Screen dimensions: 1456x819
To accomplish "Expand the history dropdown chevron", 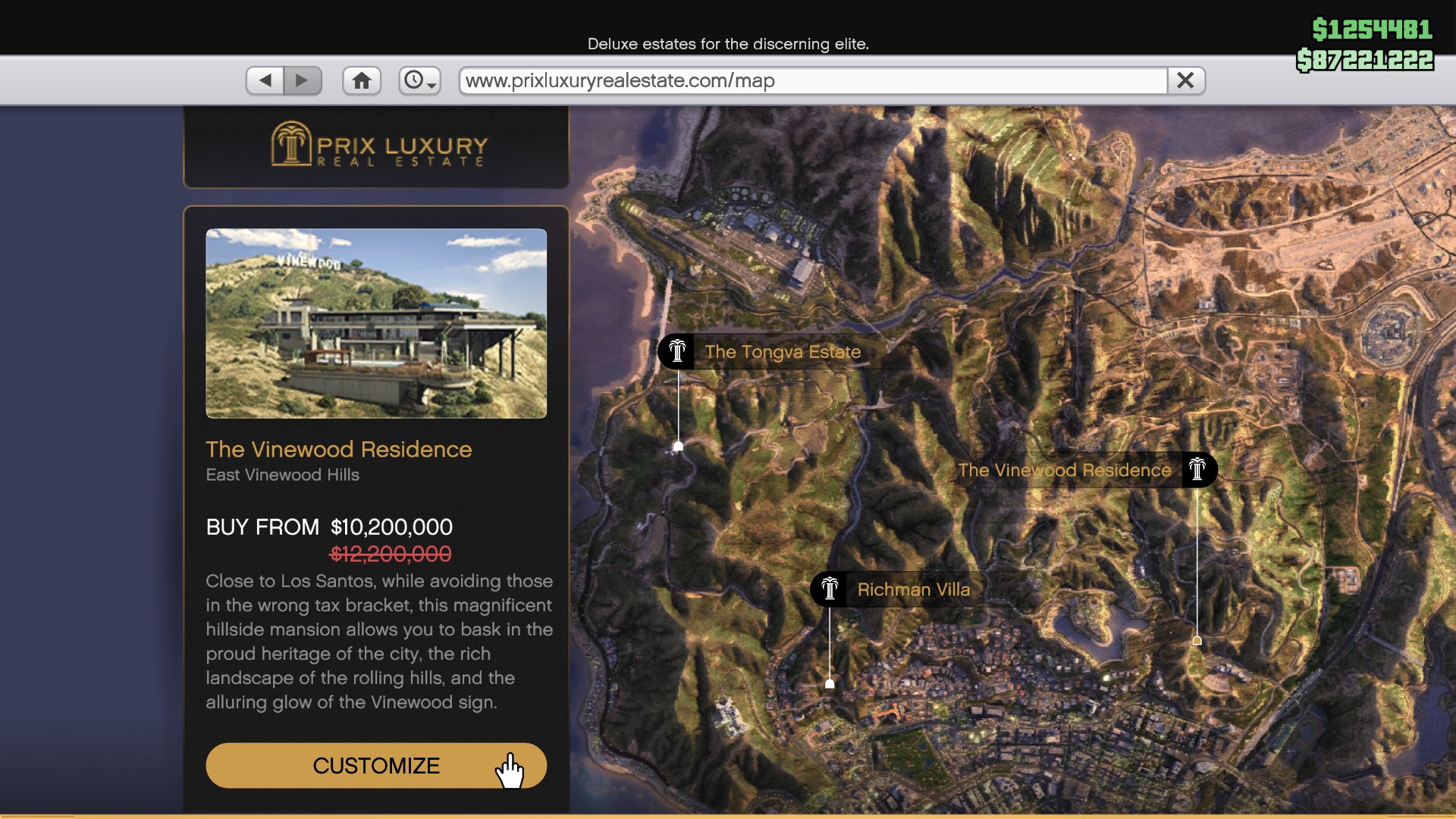I will (x=430, y=86).
